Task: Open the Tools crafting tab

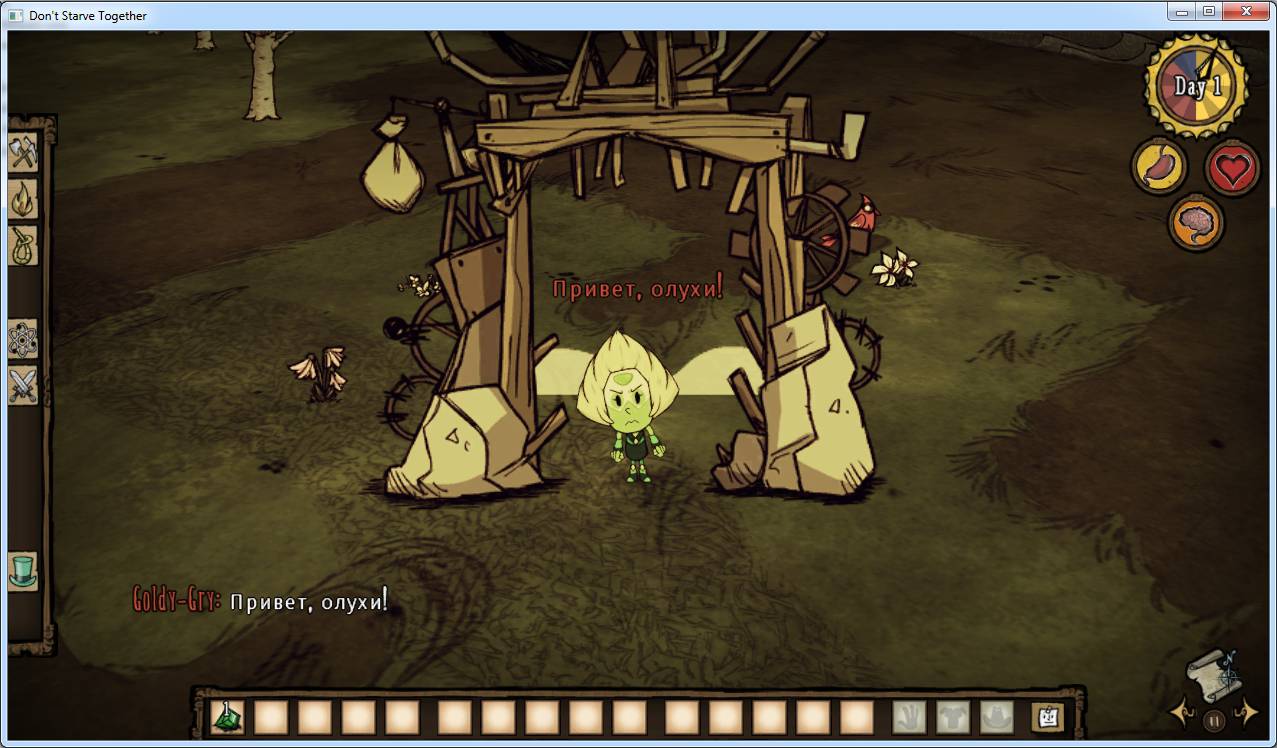Action: [x=23, y=153]
